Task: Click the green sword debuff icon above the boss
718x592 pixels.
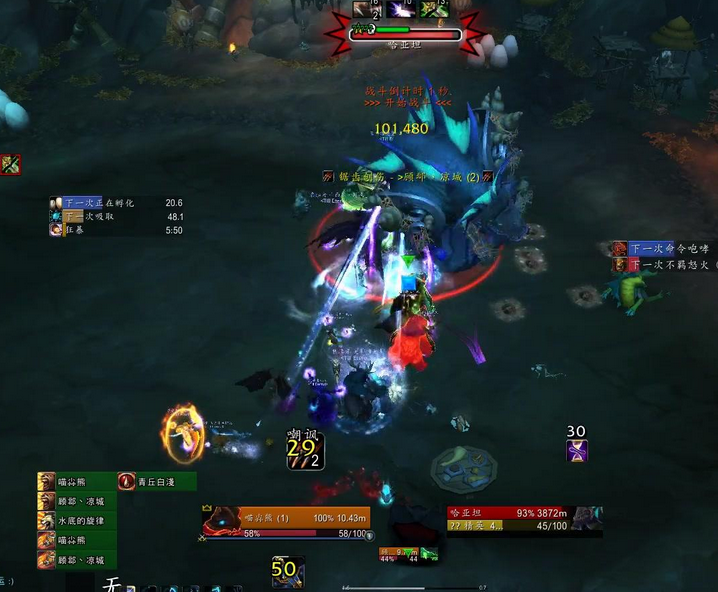Action: click(433, 9)
